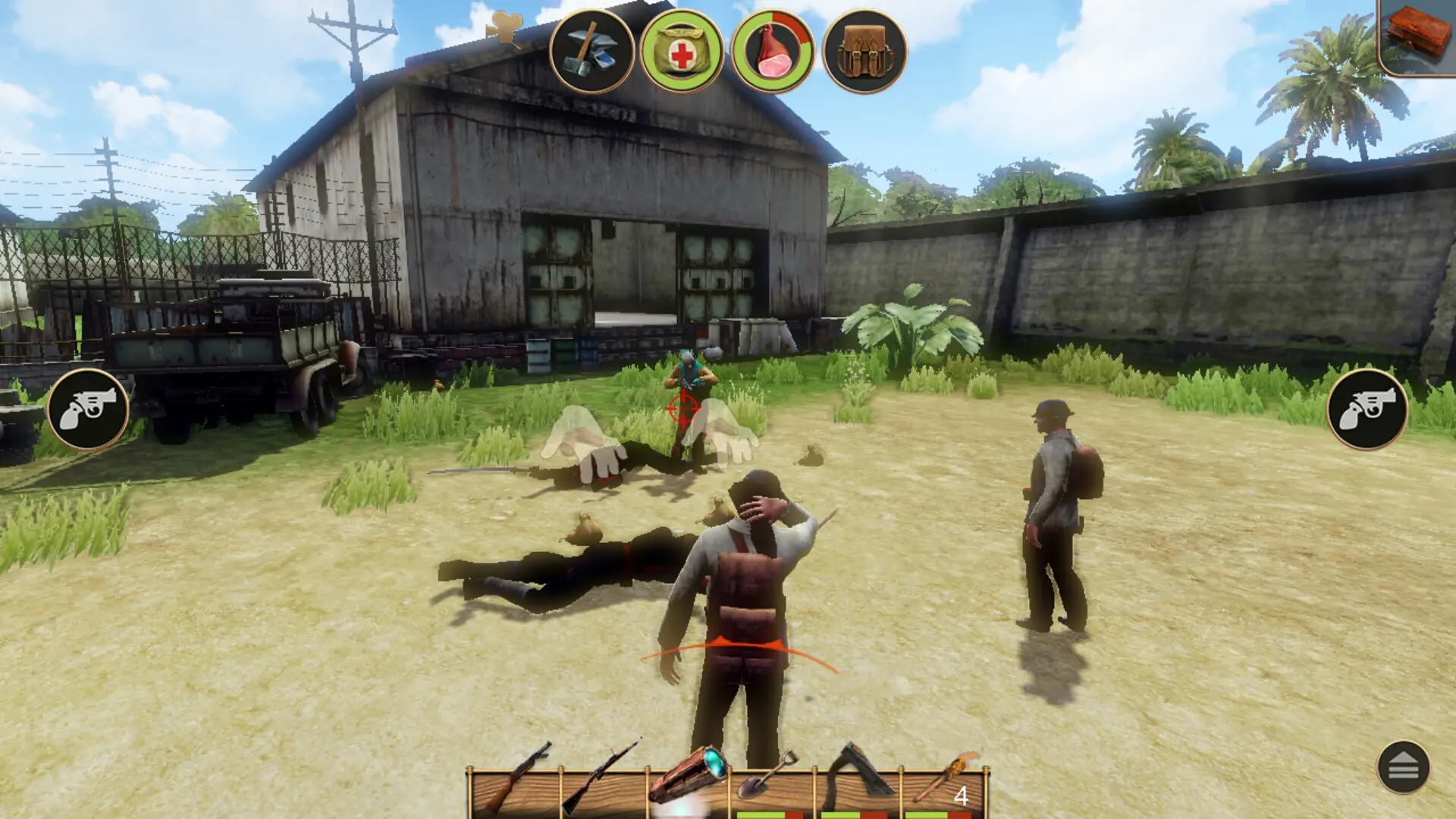The width and height of the screenshot is (1456, 819).
Task: Select the assault rifle hotbar slot
Action: click(516, 781)
